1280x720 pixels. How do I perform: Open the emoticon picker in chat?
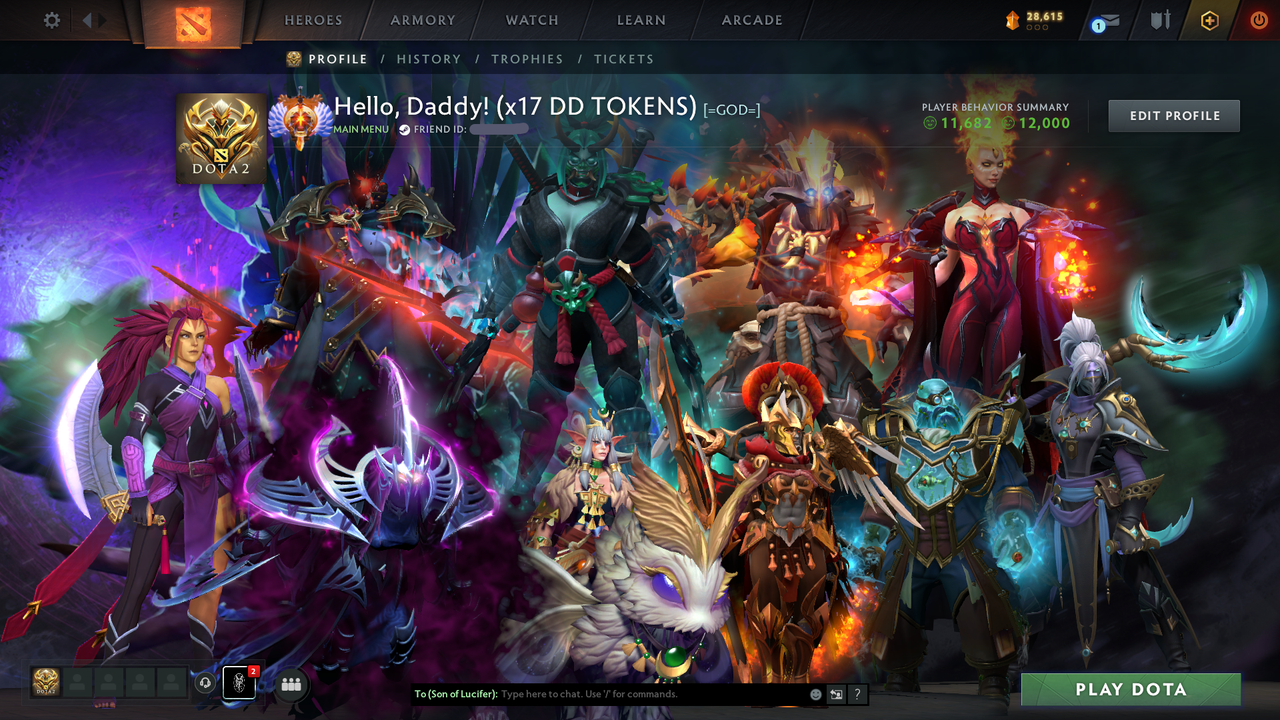click(x=815, y=694)
